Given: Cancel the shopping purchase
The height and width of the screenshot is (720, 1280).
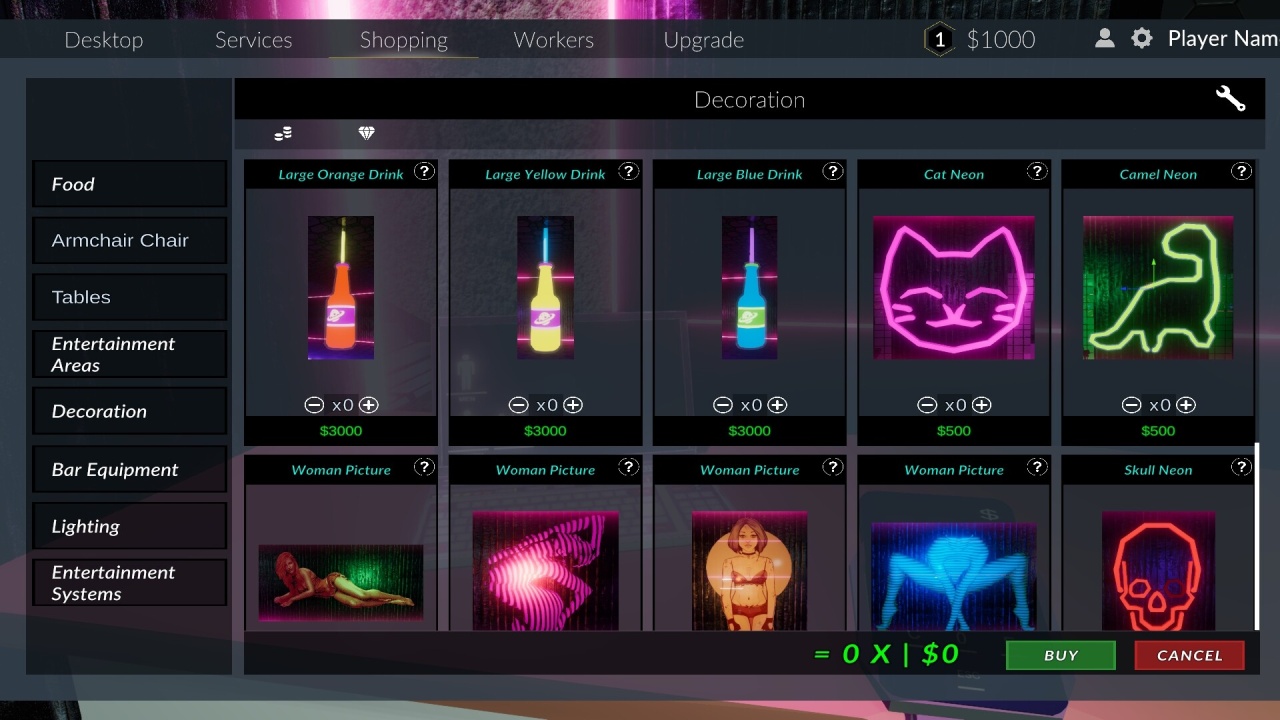Looking at the screenshot, I should point(1189,655).
